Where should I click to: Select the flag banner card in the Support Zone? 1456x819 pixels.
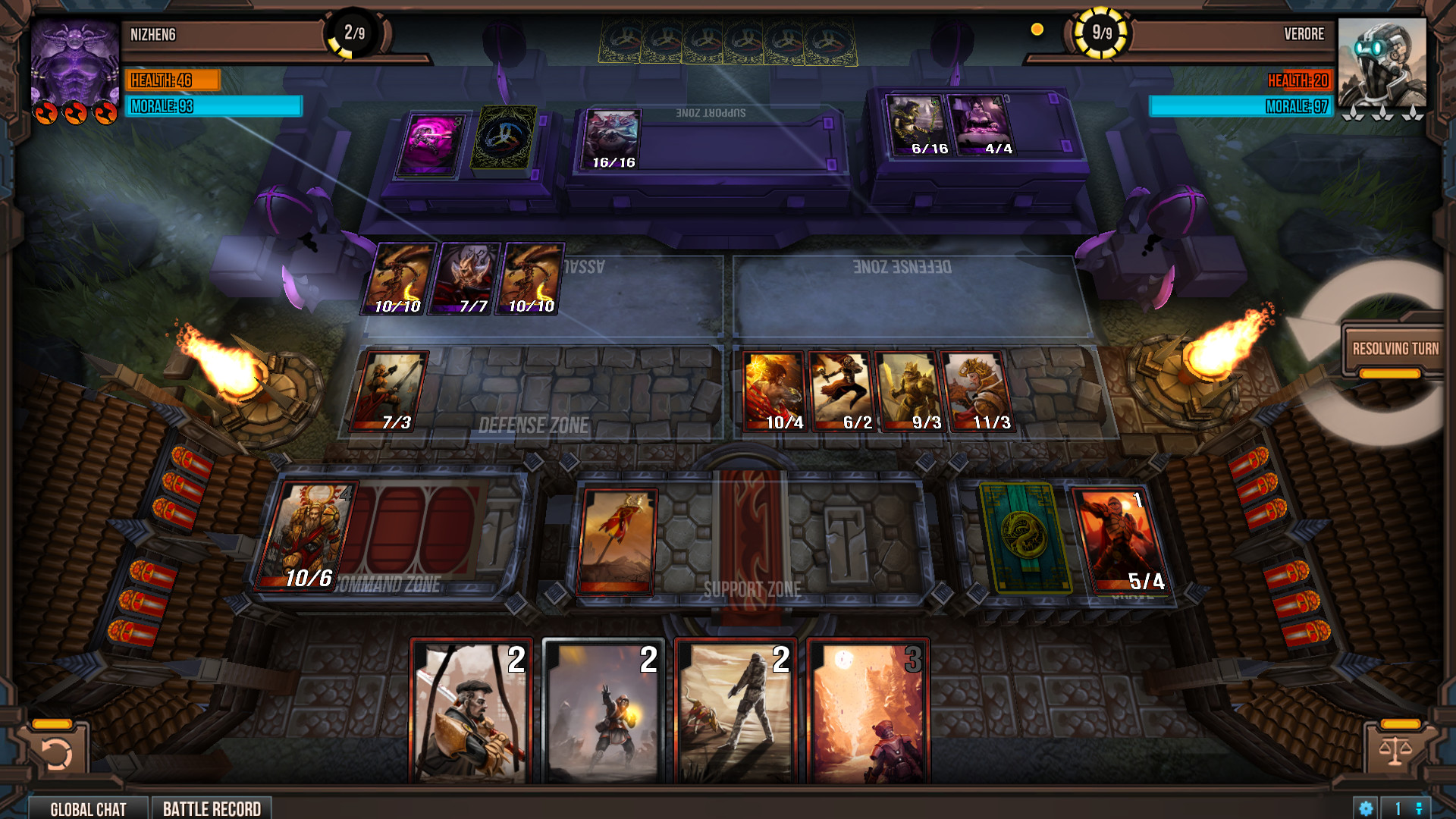coord(619,541)
